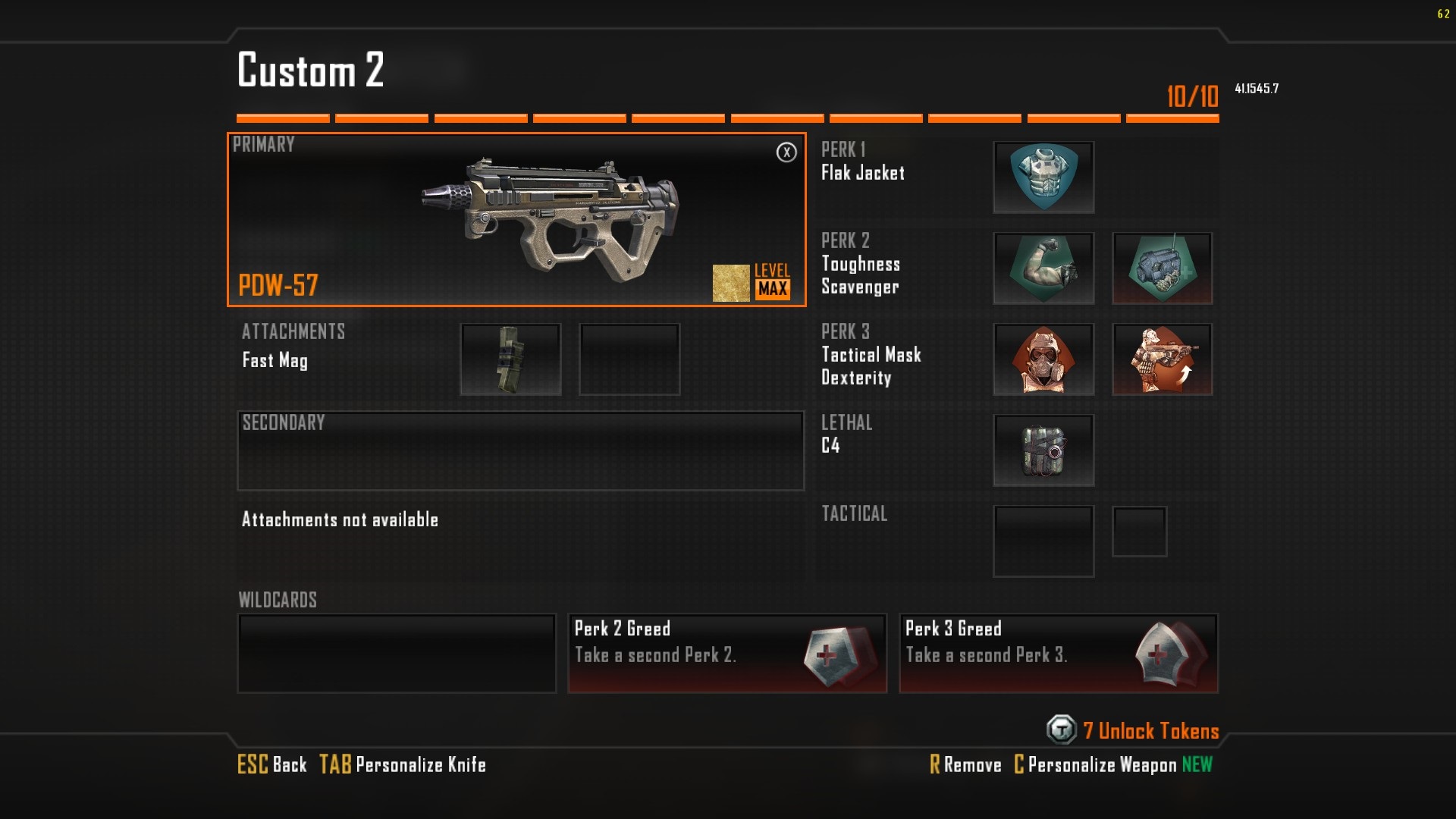Choose the Tactical Mask perk icon
The width and height of the screenshot is (1456, 819).
tap(1043, 359)
